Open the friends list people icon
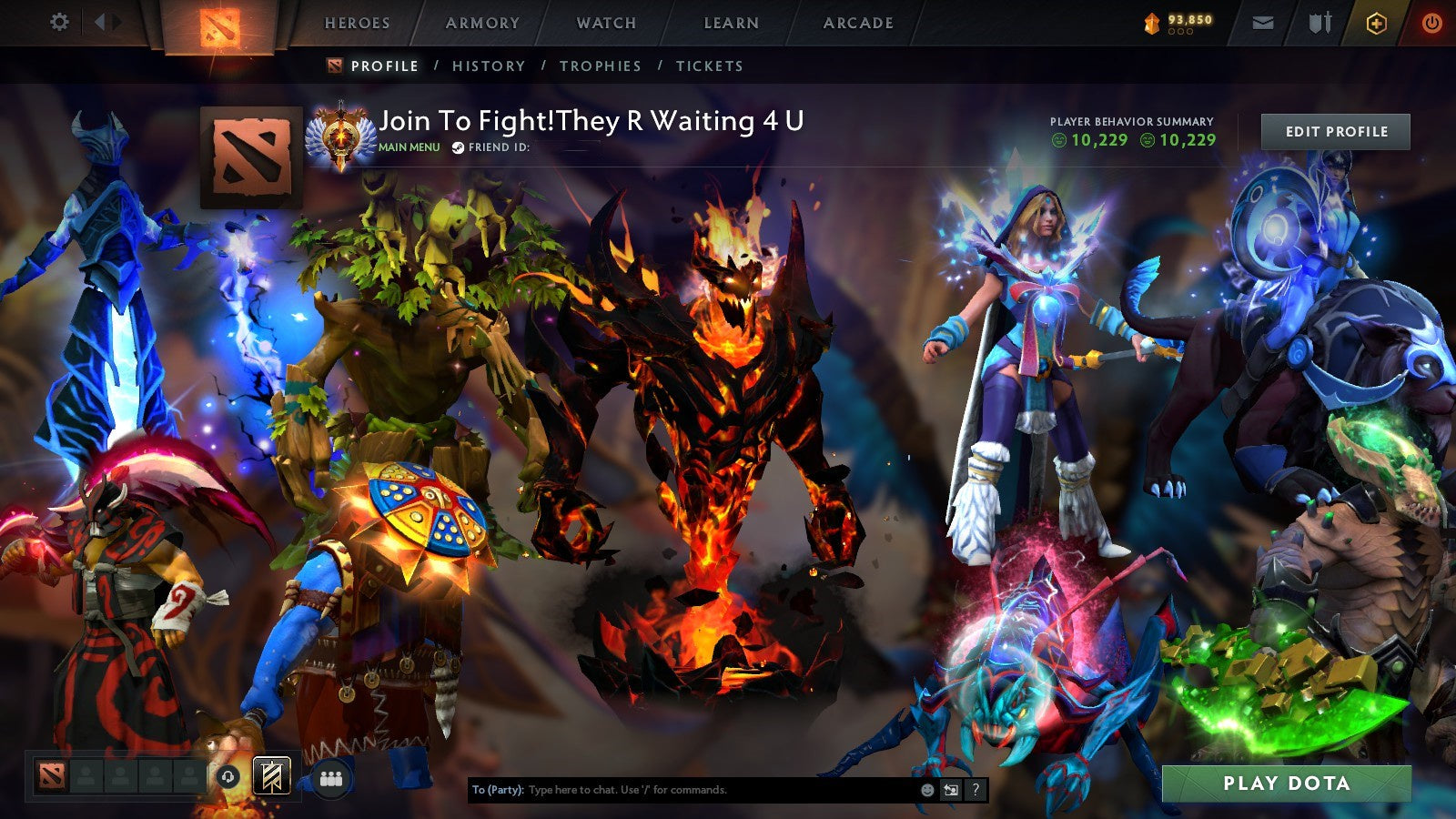 (x=333, y=778)
